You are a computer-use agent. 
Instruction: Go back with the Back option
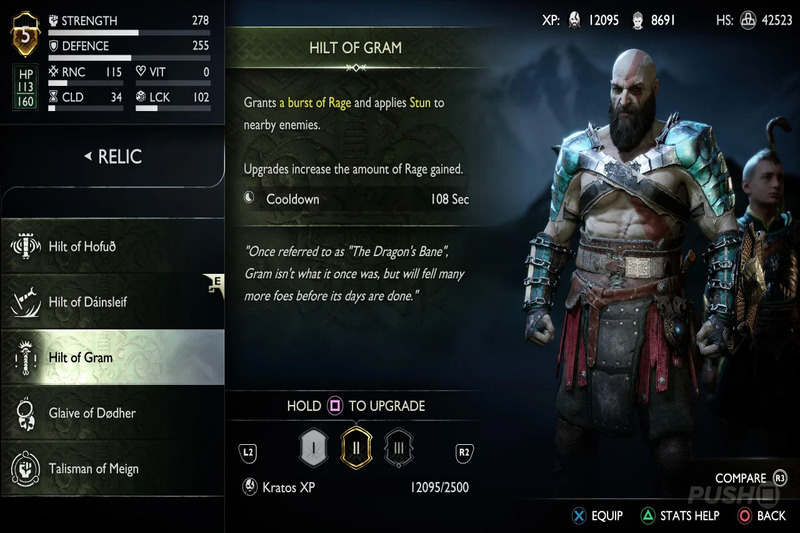(762, 516)
